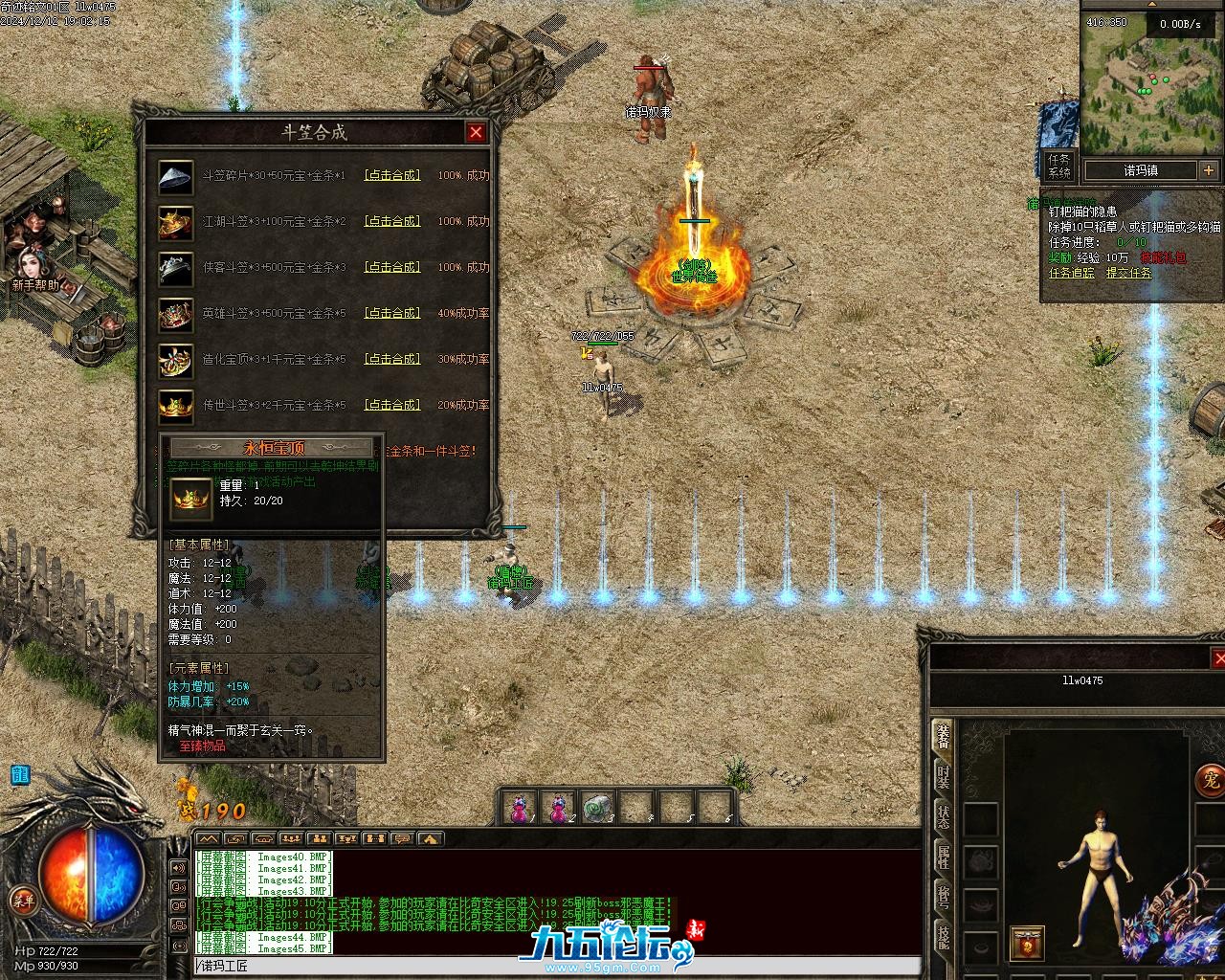Click 点击合成 for the 传世斗笠 recipe

[x=392, y=405]
